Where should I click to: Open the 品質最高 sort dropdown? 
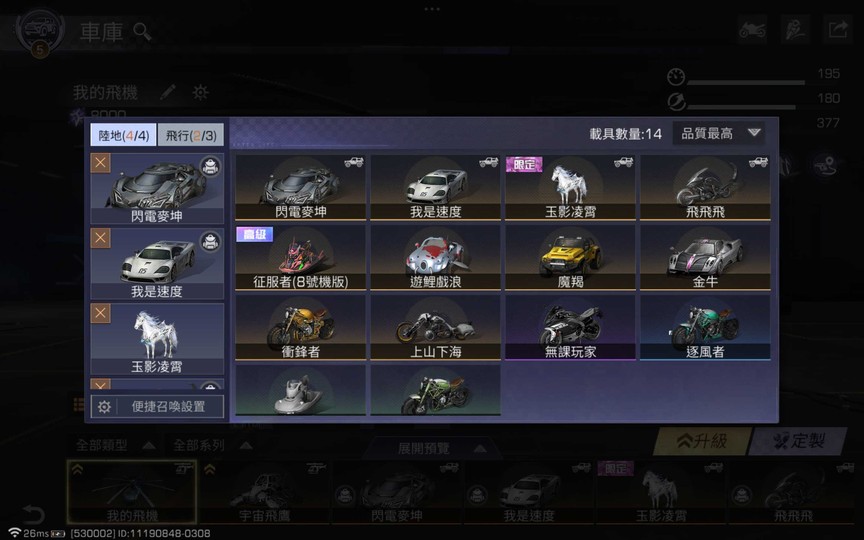[720, 133]
